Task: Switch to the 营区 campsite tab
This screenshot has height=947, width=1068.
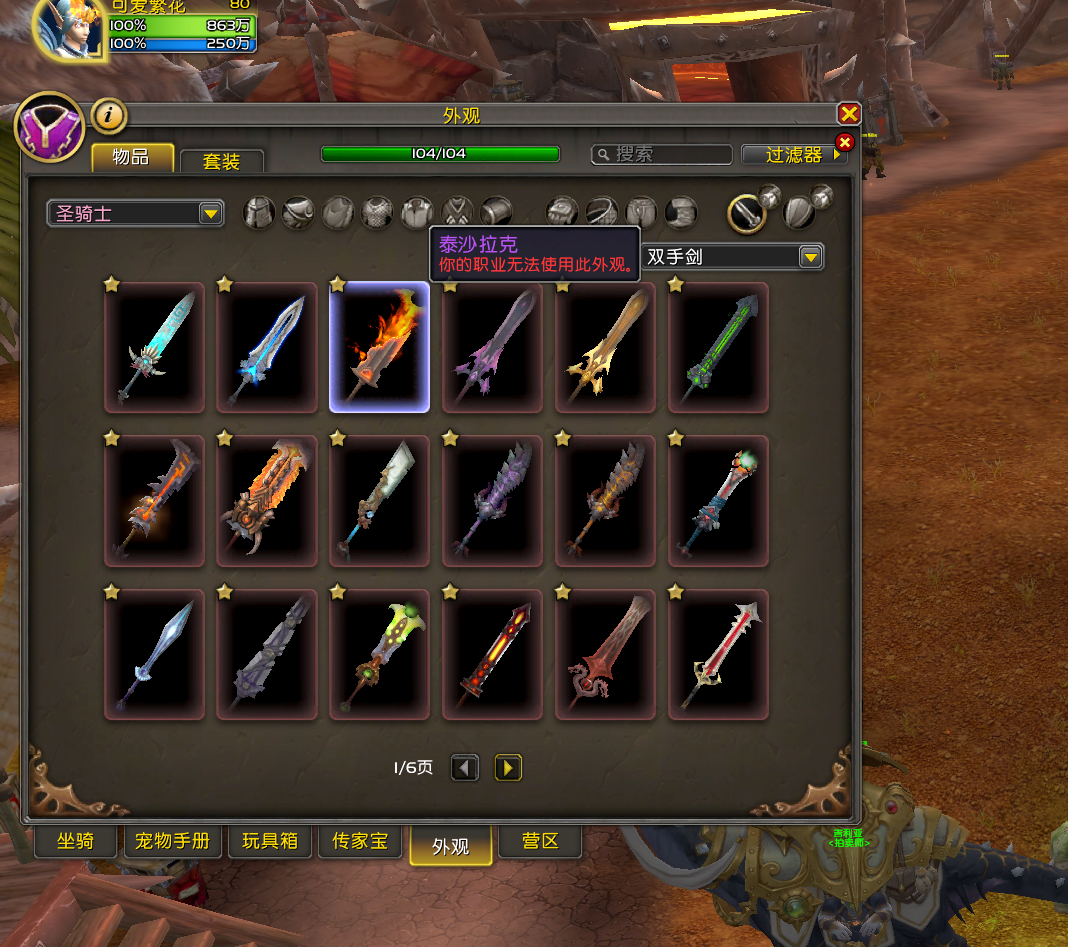Action: [540, 841]
